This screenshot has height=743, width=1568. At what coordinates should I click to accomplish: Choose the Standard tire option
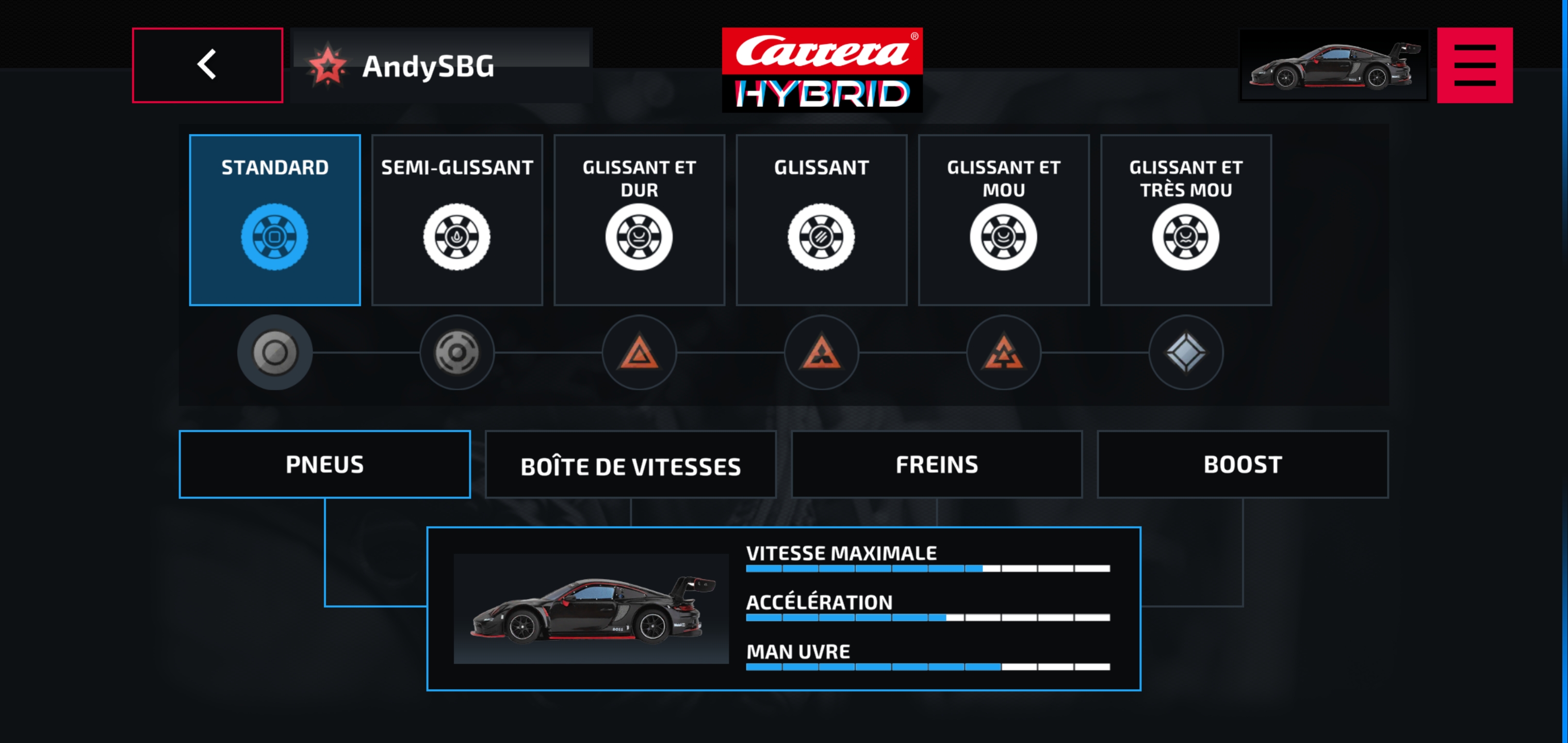pyautogui.click(x=274, y=219)
